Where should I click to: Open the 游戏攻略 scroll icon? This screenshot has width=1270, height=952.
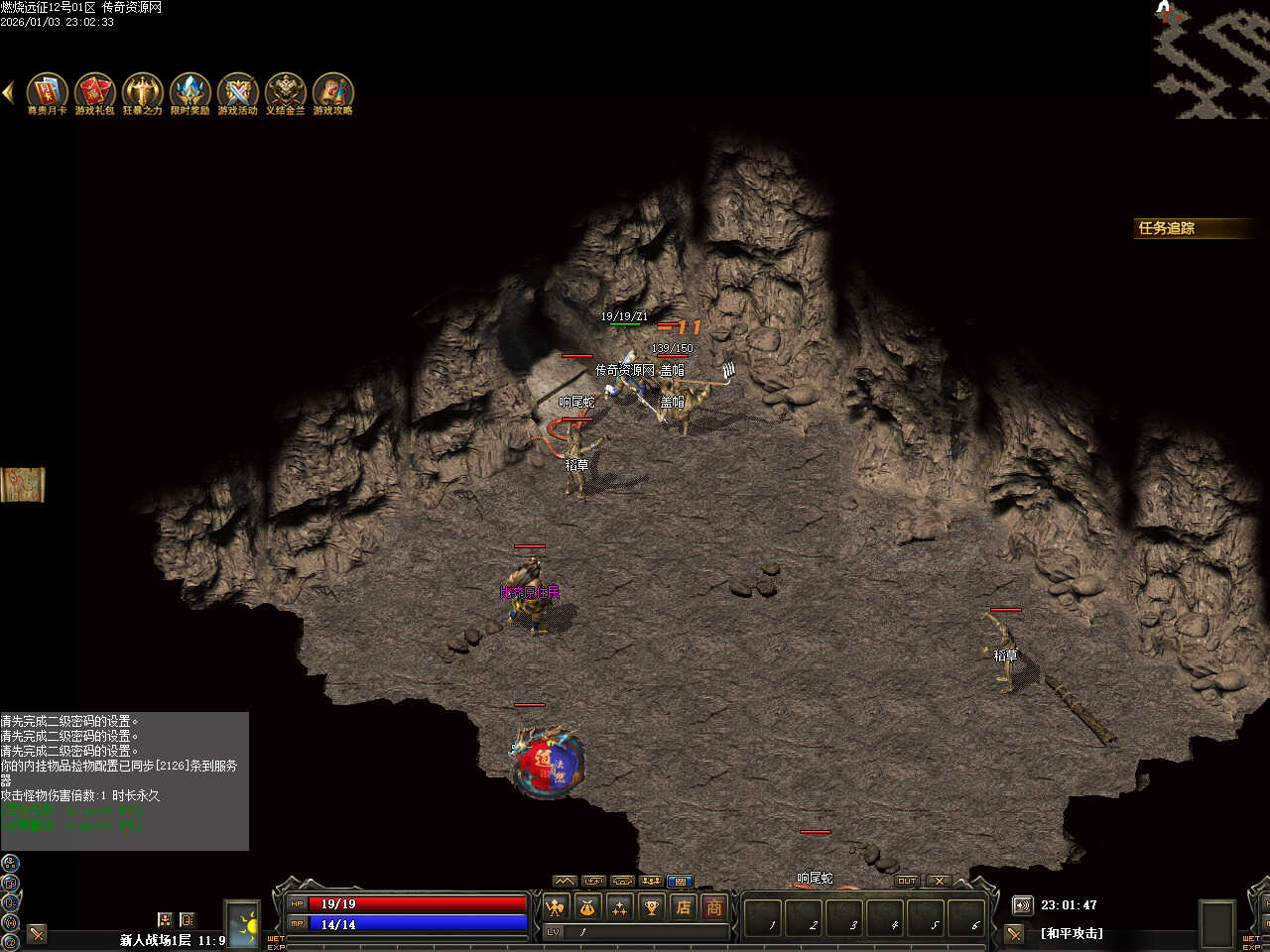(332, 91)
